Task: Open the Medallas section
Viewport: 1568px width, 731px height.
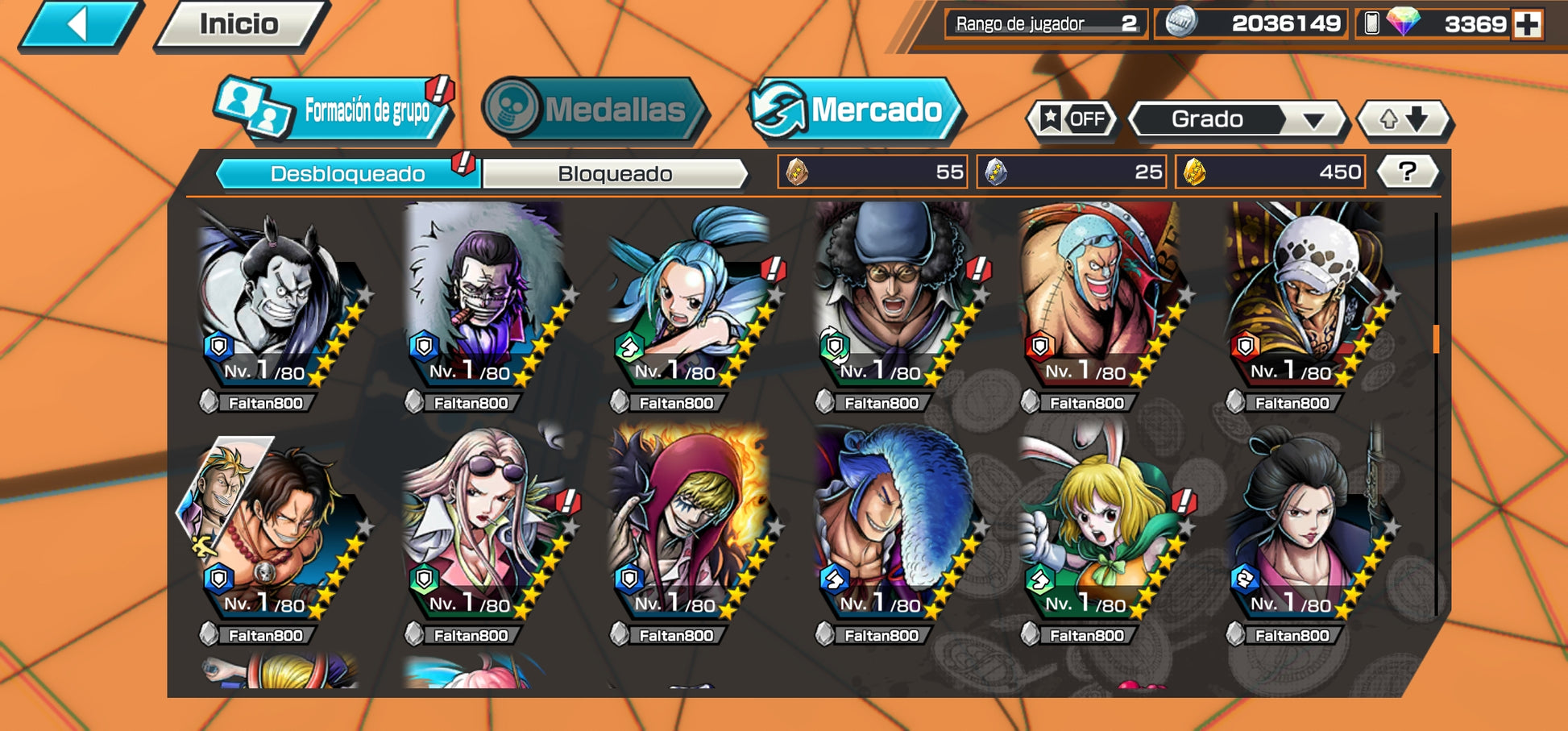Action: [596, 110]
